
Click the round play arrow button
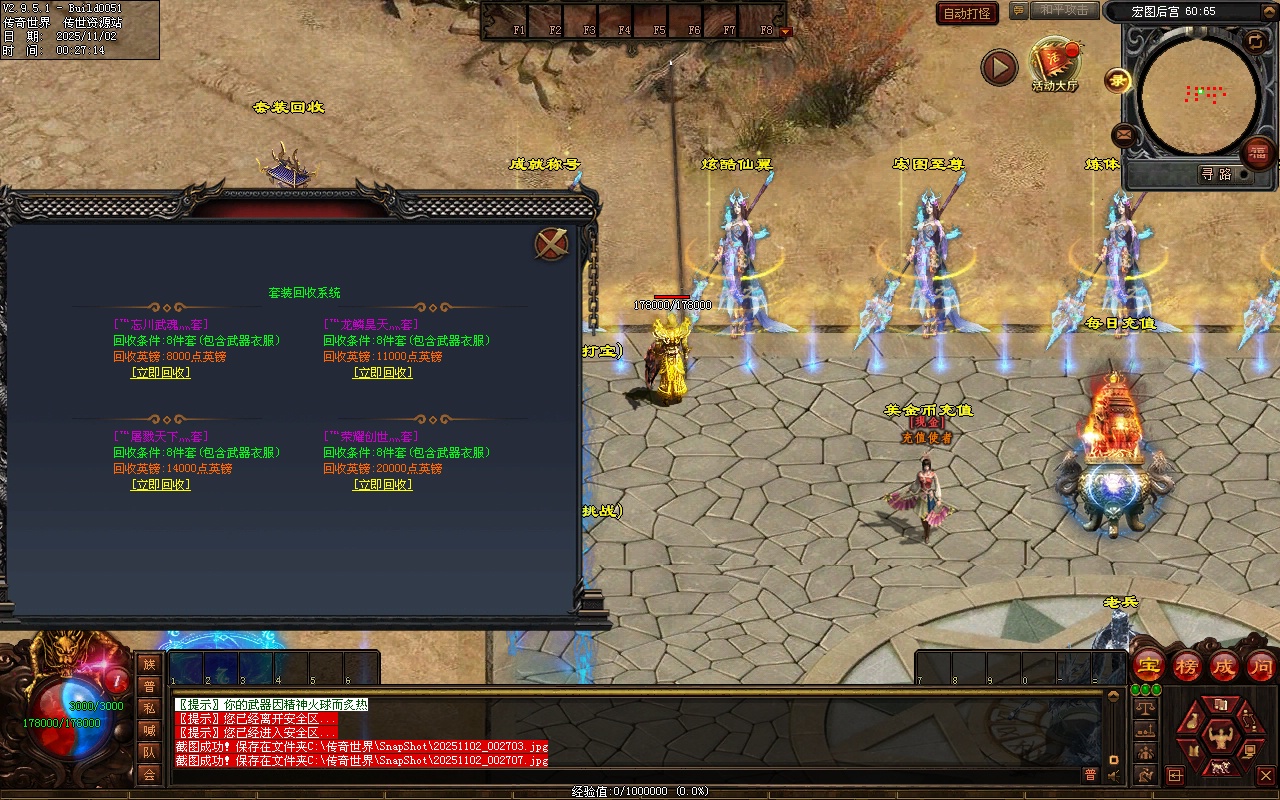[998, 68]
